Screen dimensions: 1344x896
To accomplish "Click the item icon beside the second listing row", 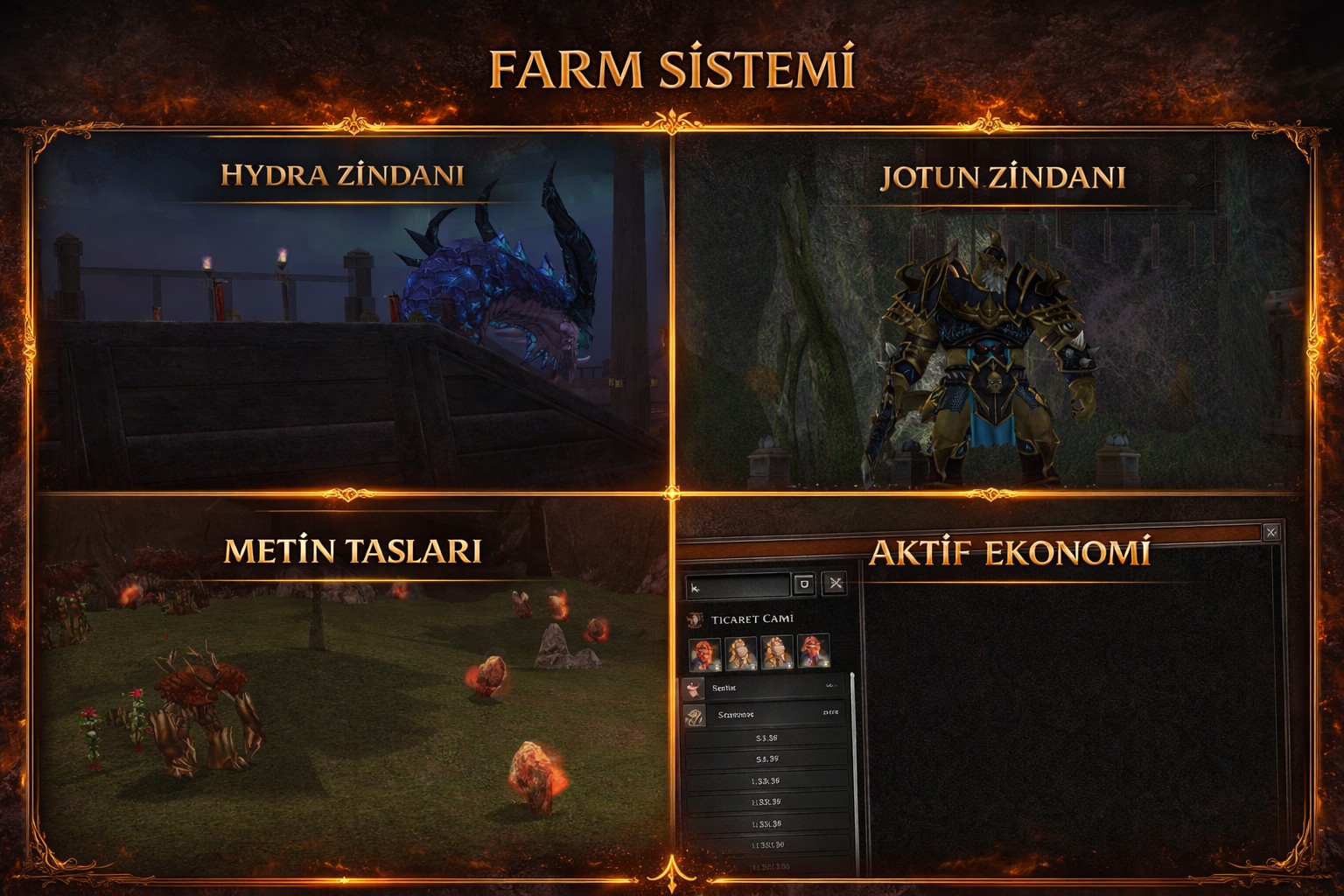I will (x=696, y=715).
